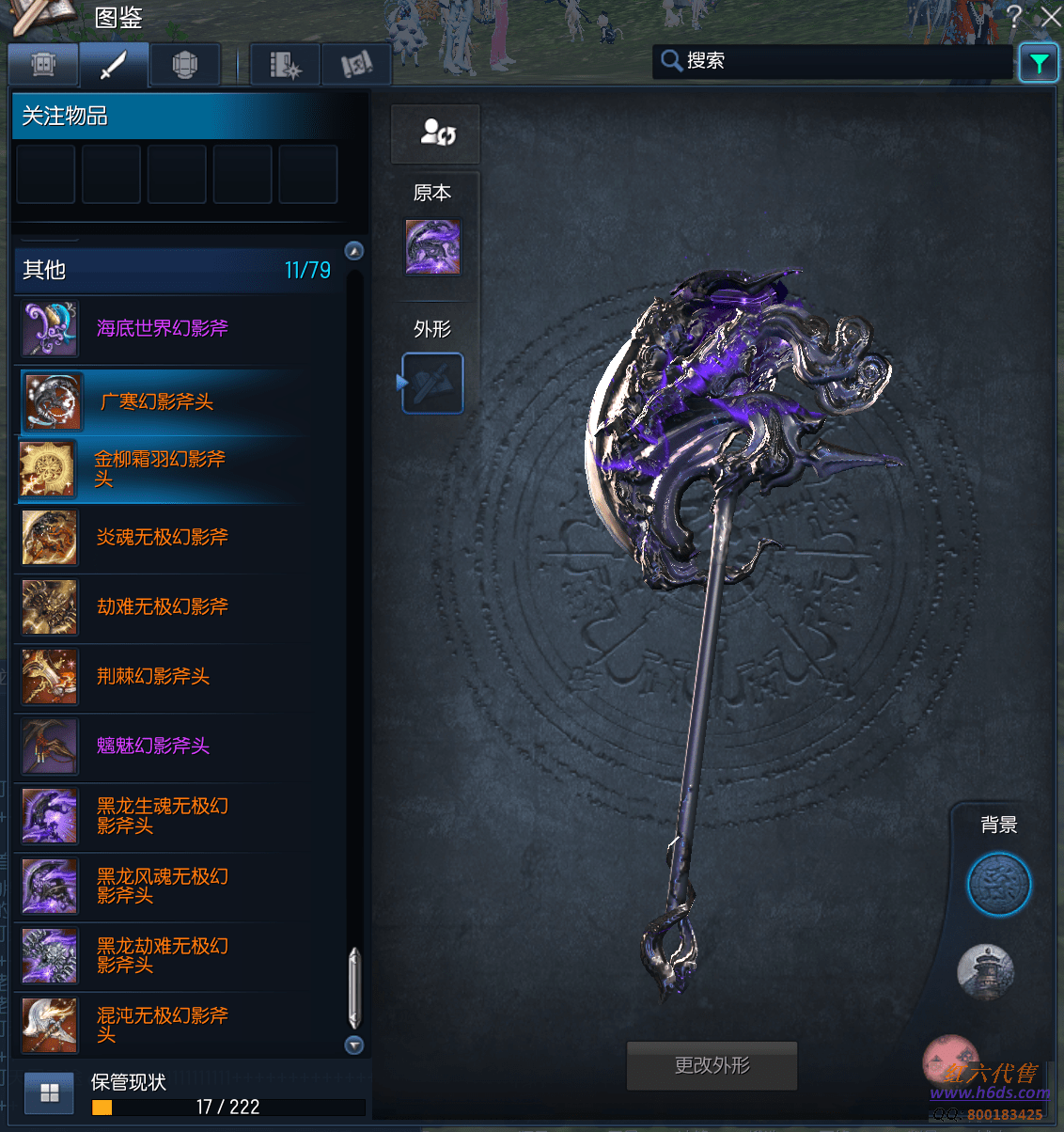Switch to the sword weapon tab

[114, 65]
